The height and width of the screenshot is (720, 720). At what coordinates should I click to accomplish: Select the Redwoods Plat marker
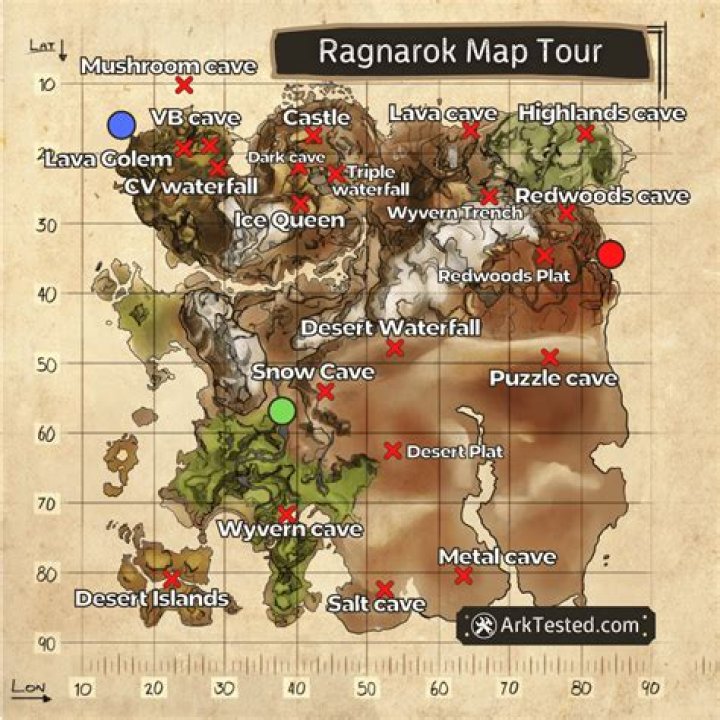545,255
